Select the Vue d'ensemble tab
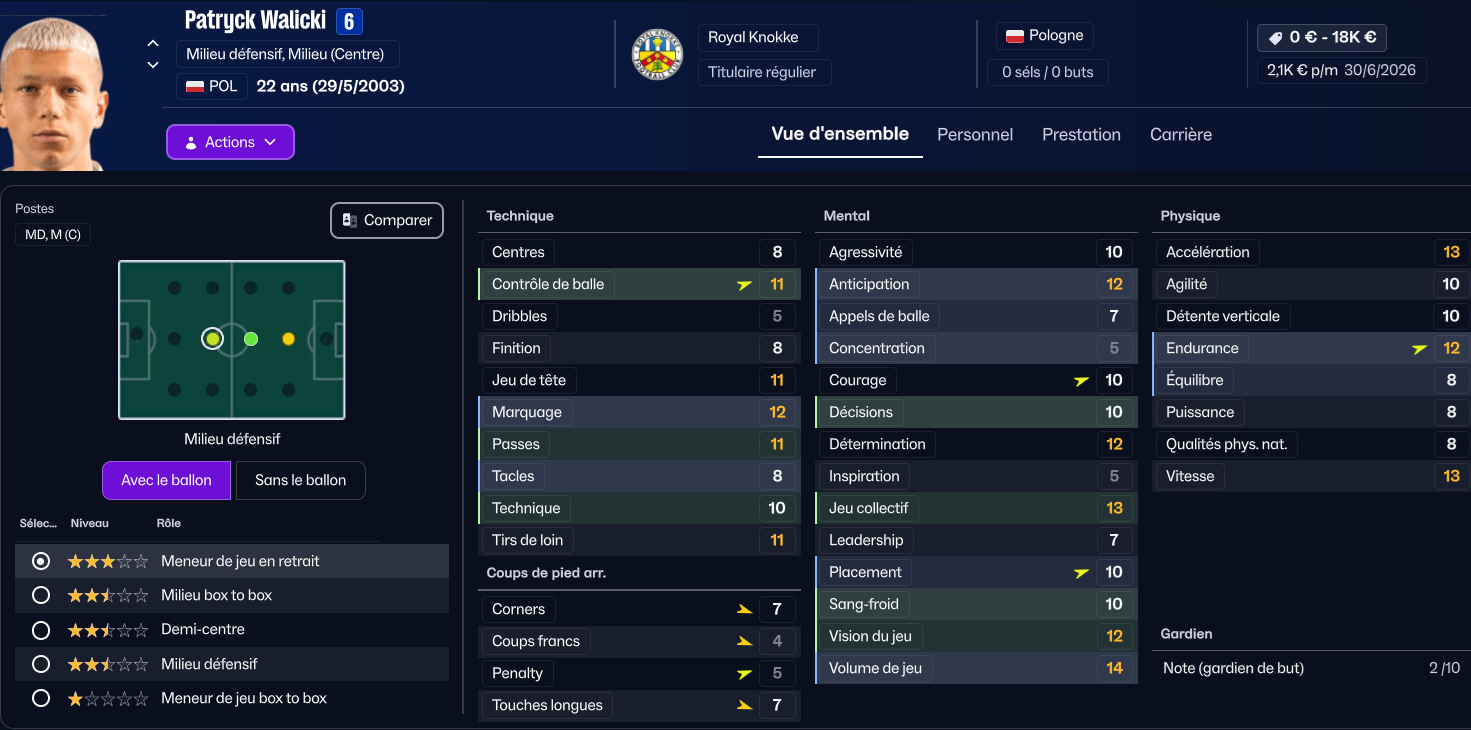The height and width of the screenshot is (730, 1471). [x=839, y=134]
